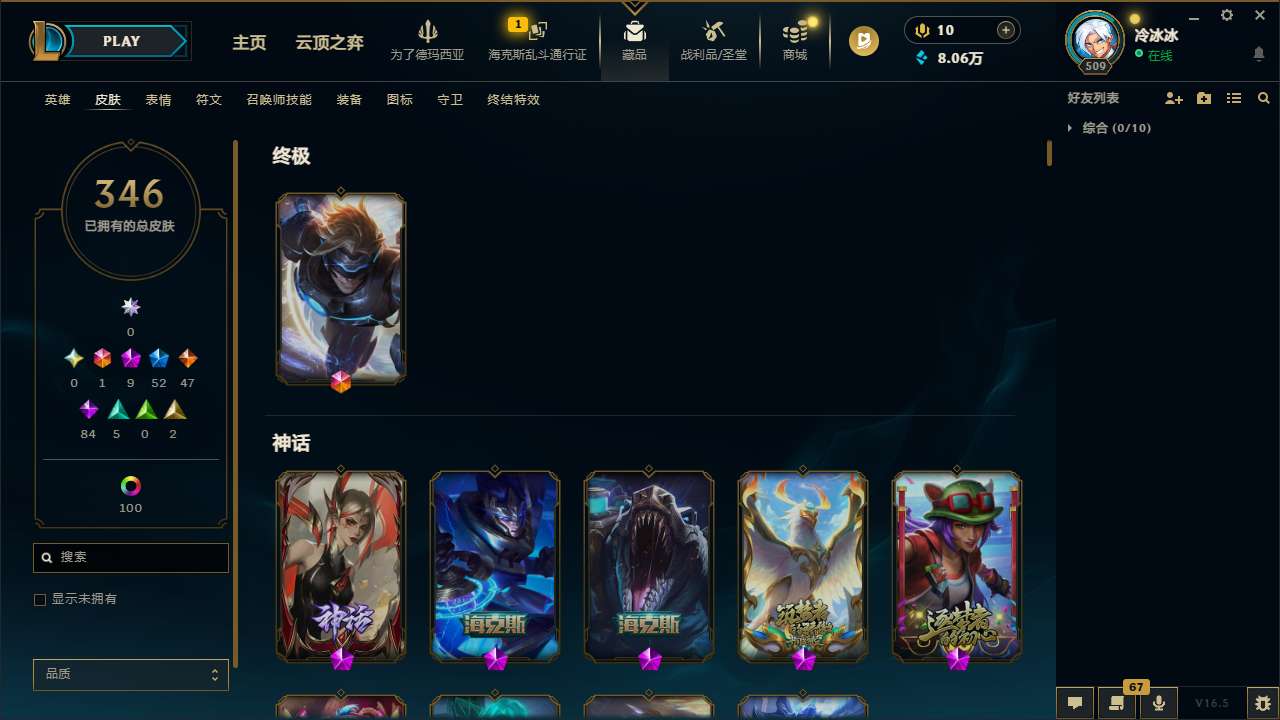This screenshot has width=1280, height=720.
Task: Toggle the microphone icon at bottom right
Action: (x=1158, y=702)
